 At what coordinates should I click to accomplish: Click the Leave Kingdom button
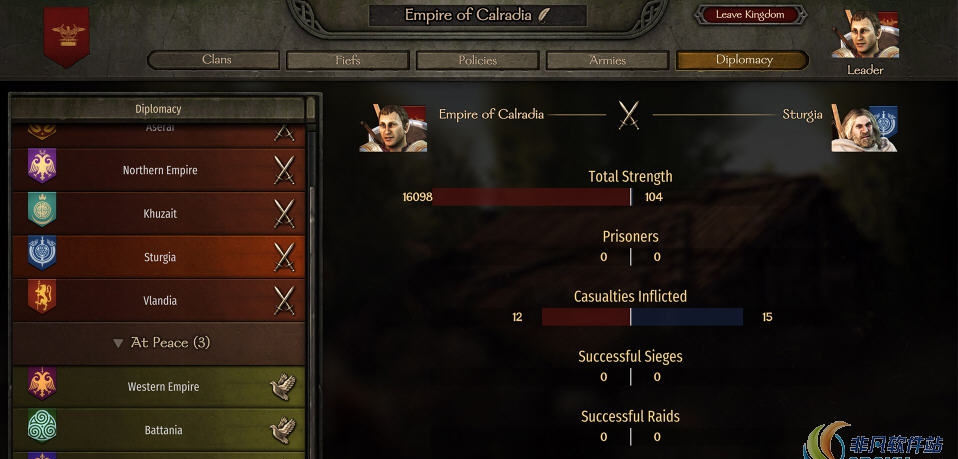(750, 15)
